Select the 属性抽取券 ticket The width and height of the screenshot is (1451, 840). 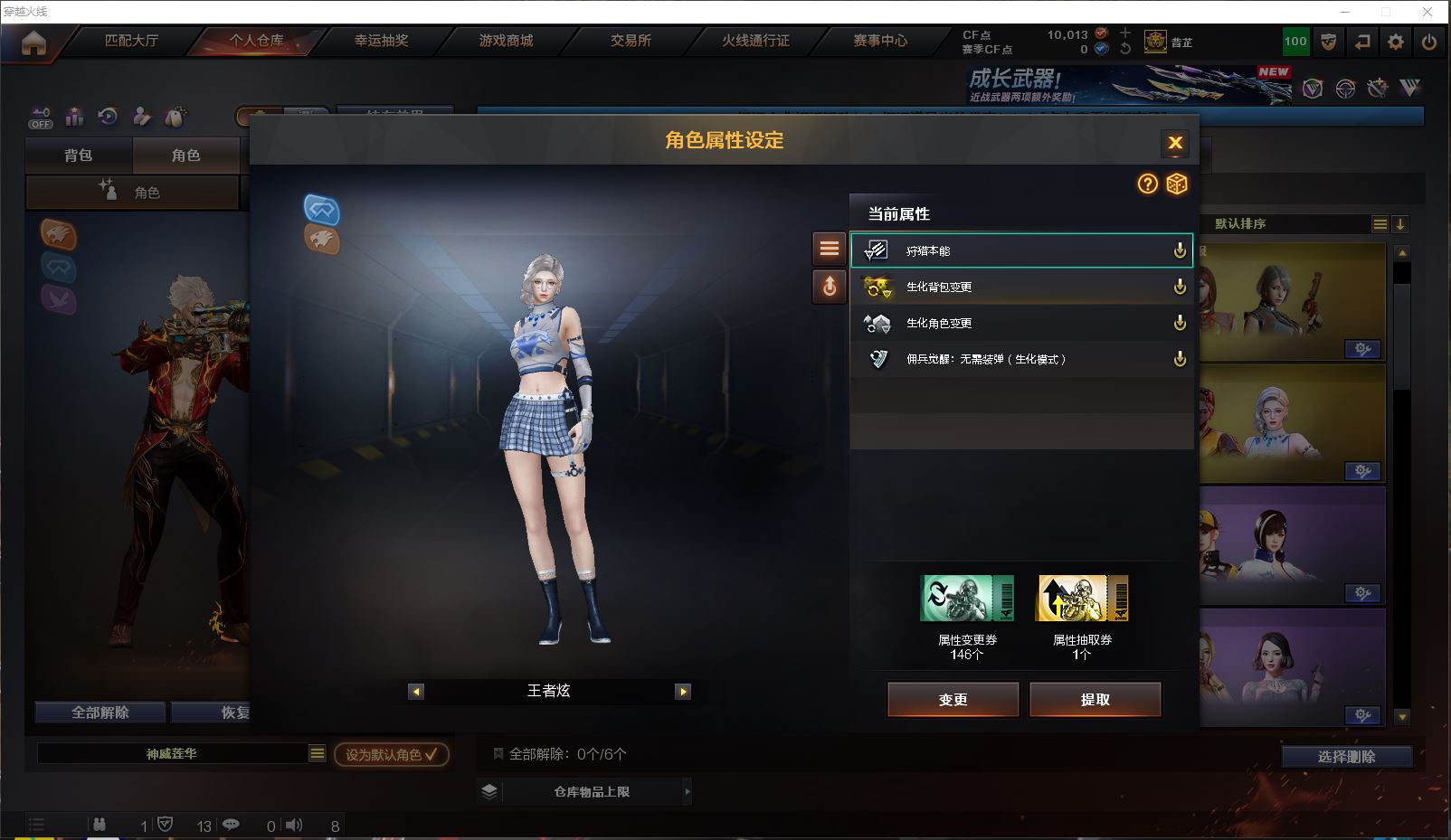point(1082,599)
